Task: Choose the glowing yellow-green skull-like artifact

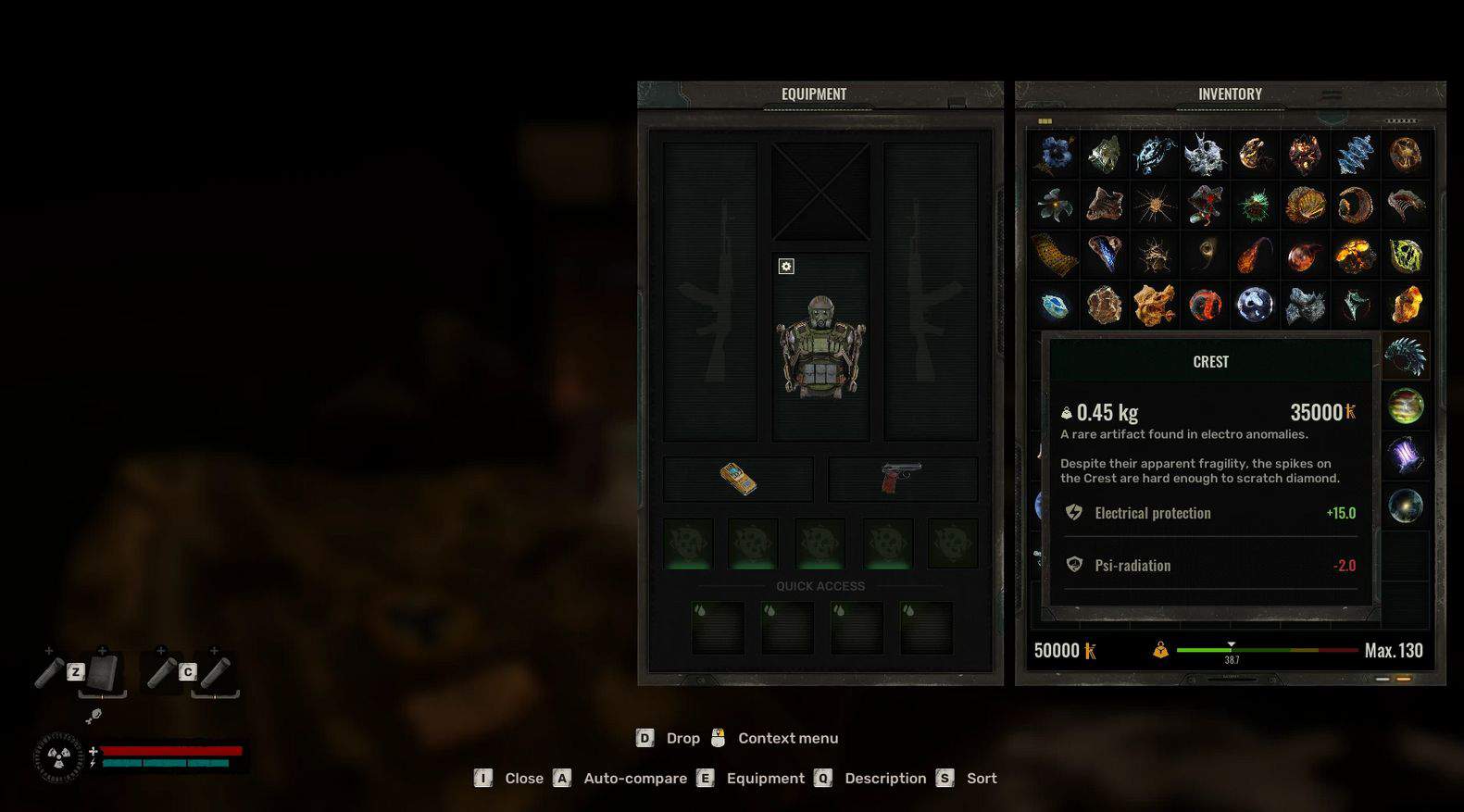Action: 1405,256
